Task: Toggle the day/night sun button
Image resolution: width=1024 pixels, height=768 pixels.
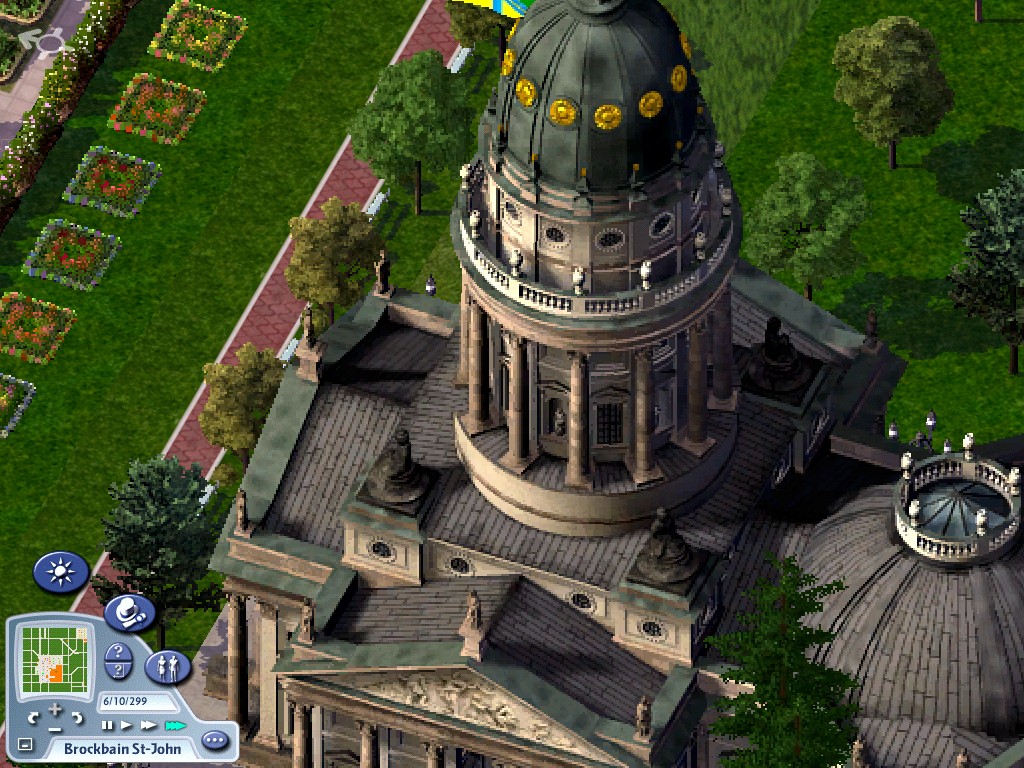Action: point(61,572)
